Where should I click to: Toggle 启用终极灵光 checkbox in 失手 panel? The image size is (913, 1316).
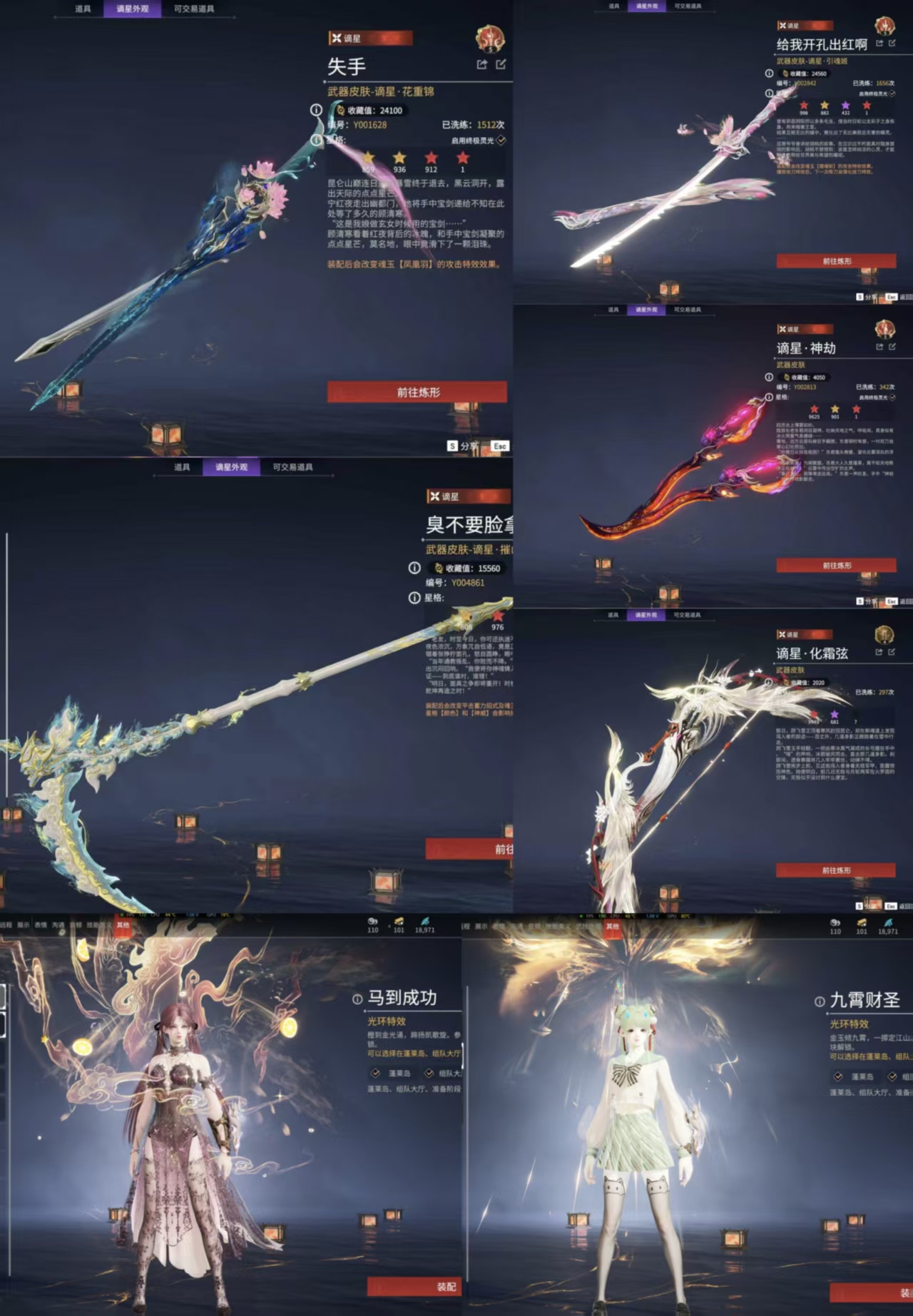(x=501, y=141)
